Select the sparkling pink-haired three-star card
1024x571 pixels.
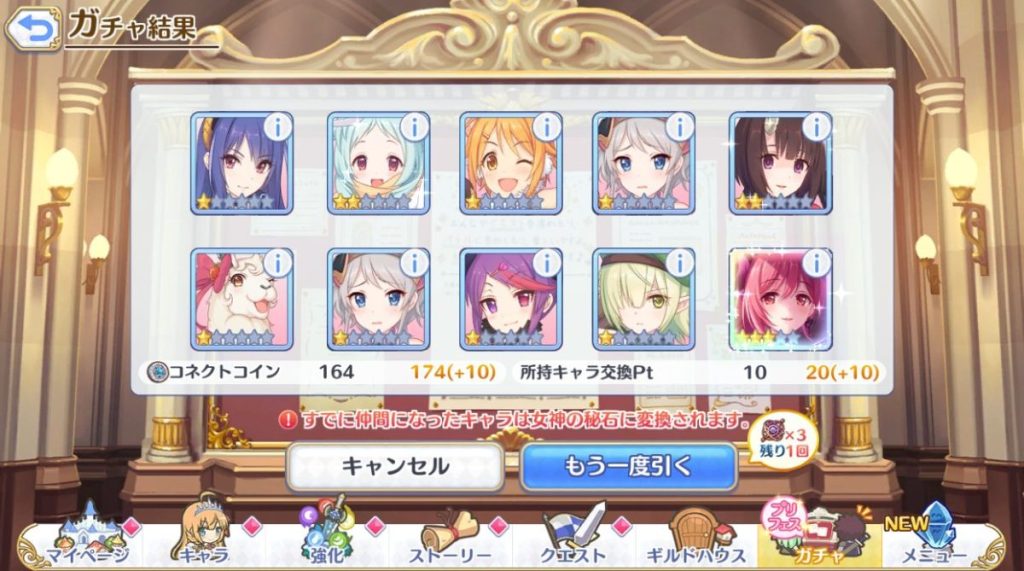[x=780, y=299]
